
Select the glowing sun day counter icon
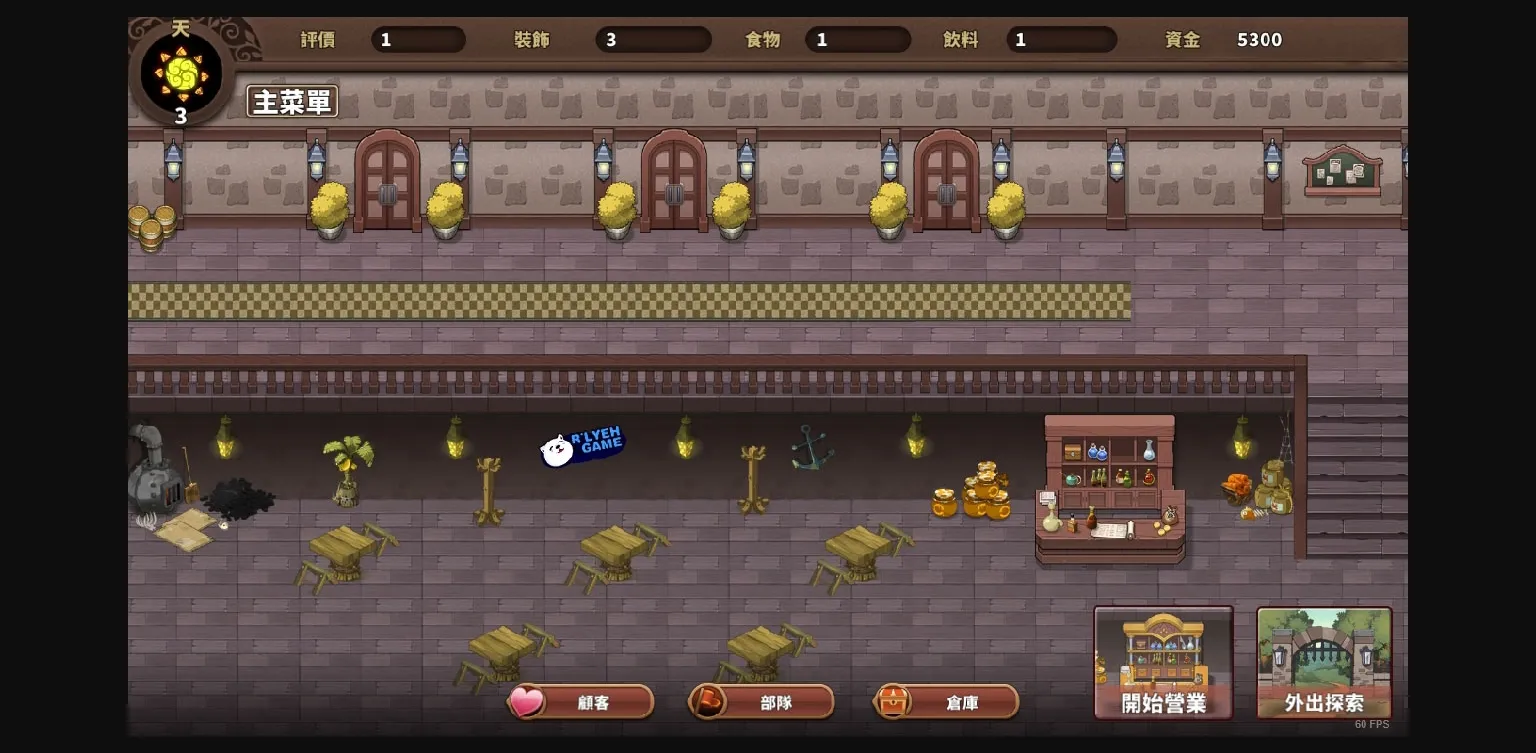[180, 72]
